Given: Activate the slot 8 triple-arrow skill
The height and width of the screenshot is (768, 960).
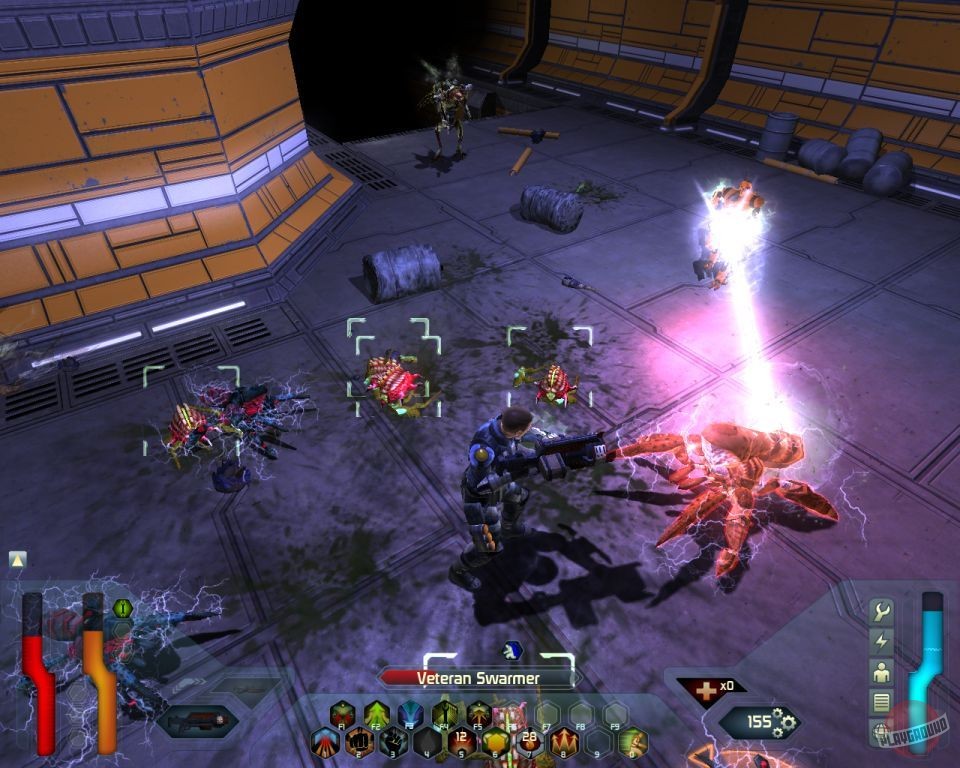Looking at the screenshot, I should click(x=563, y=743).
